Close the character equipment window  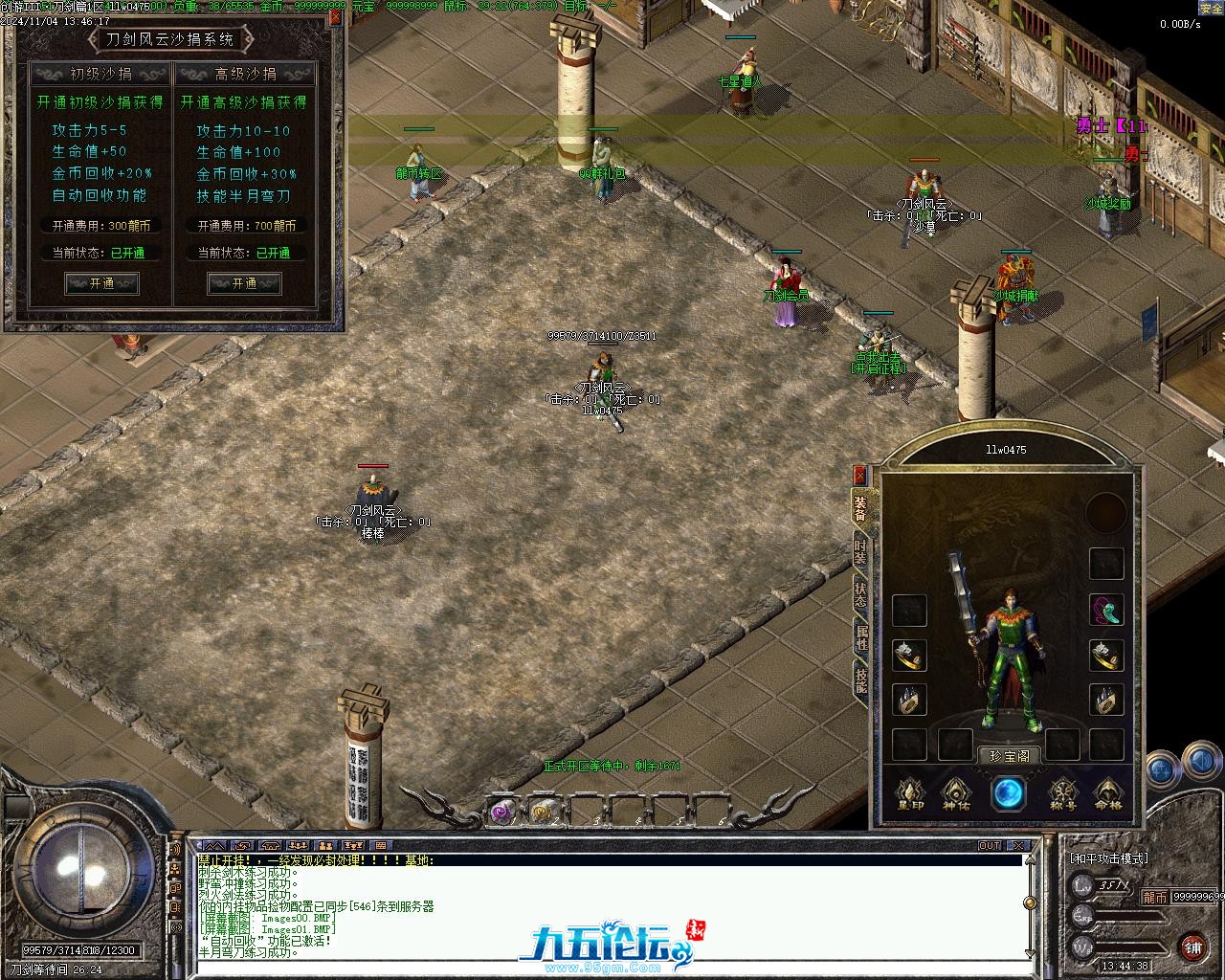859,476
